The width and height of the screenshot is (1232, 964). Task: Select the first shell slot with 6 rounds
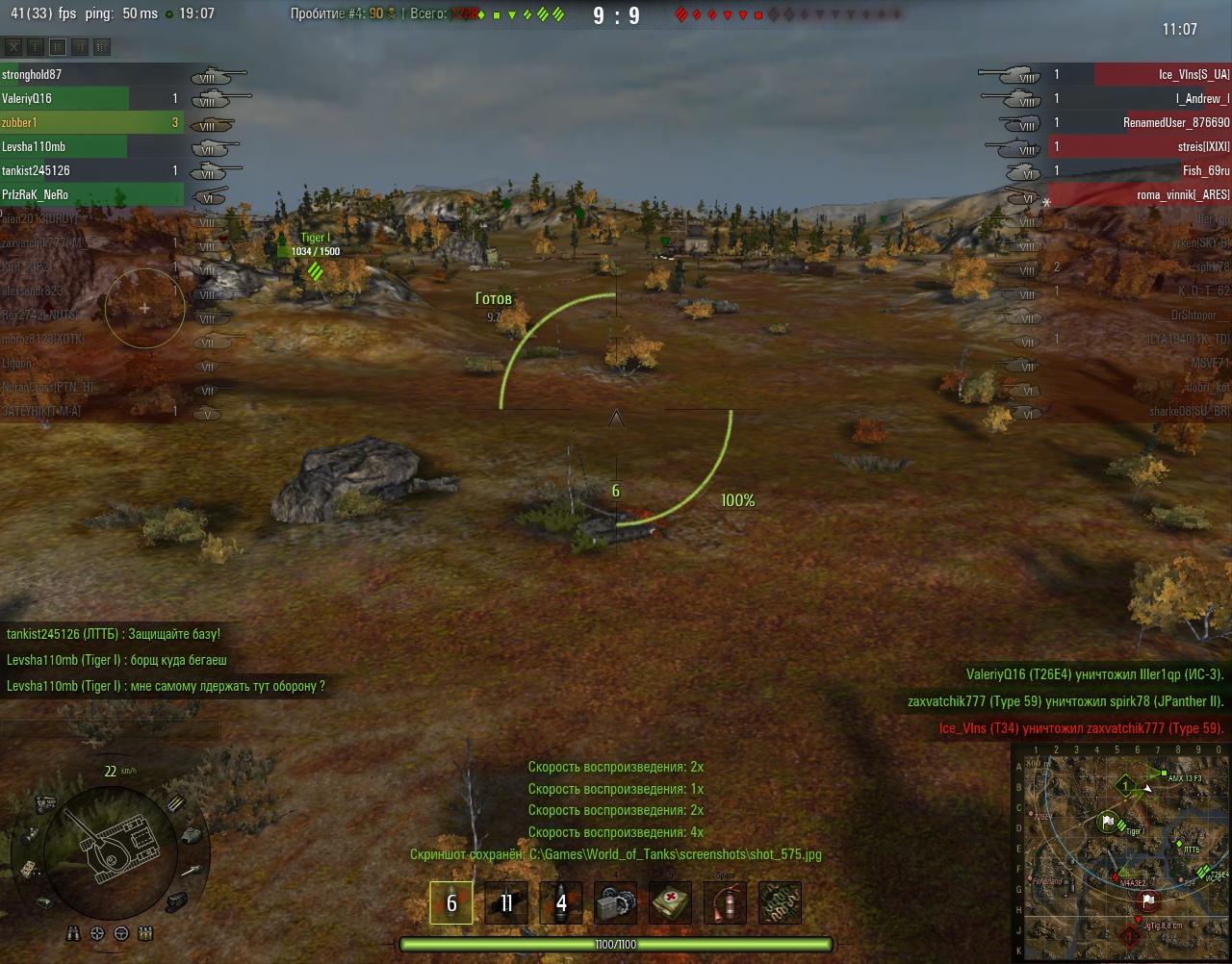coord(451,903)
